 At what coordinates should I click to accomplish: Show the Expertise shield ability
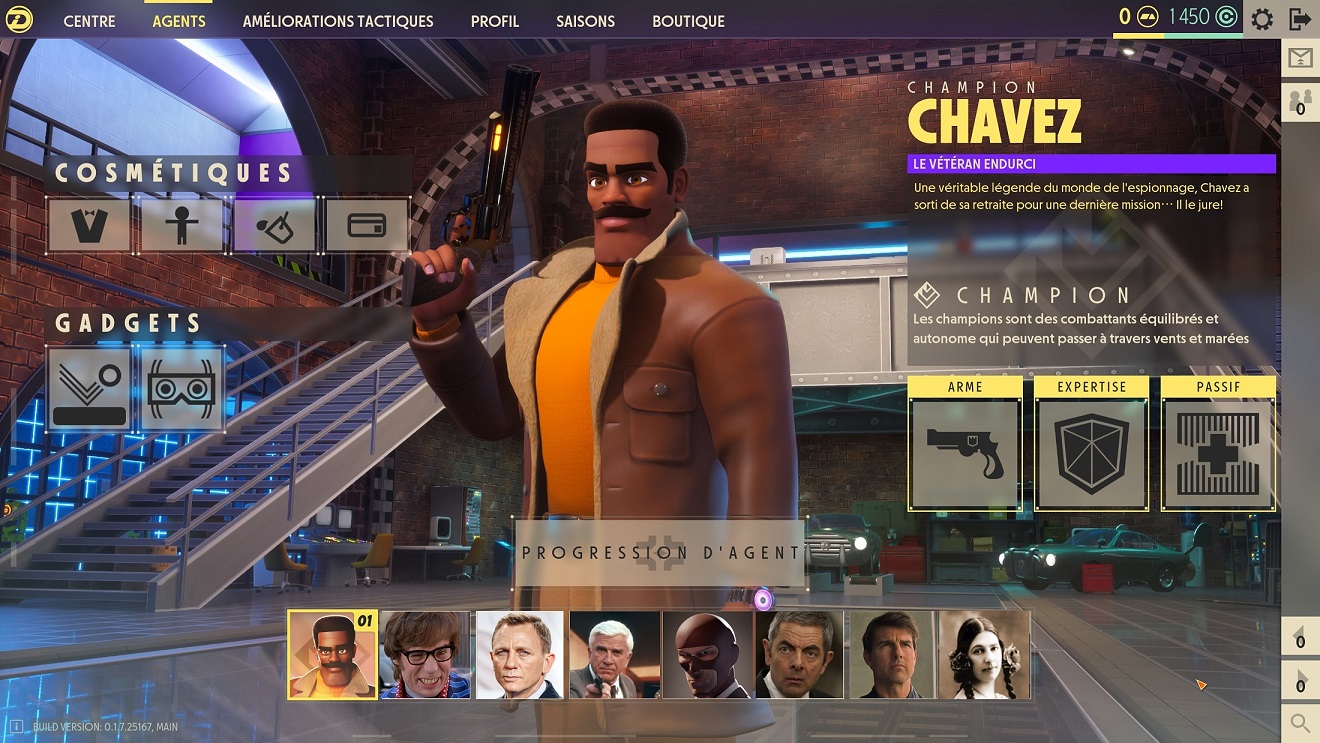tap(1091, 454)
